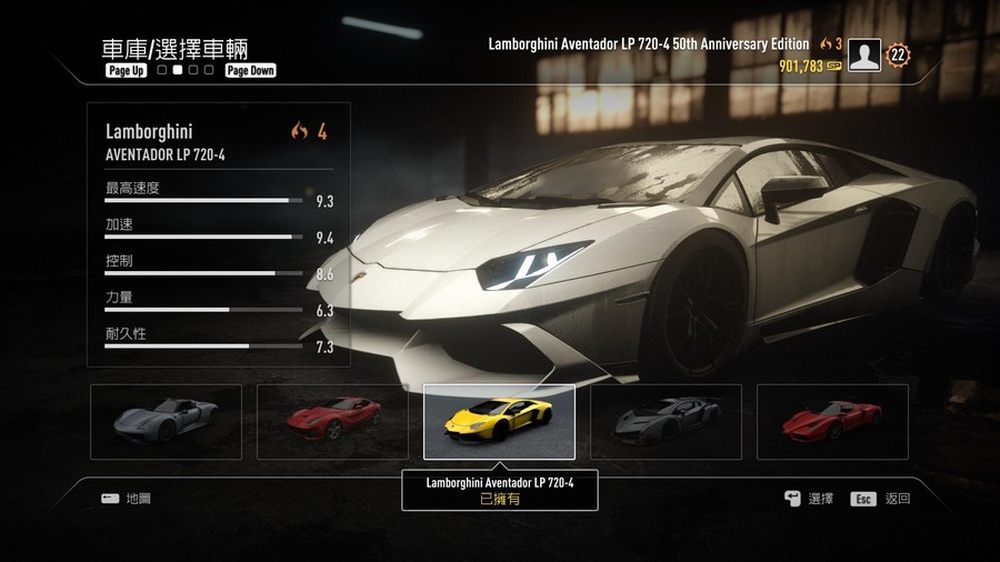The height and width of the screenshot is (562, 1000).
Task: Open the 地圖 map option
Action: [138, 498]
